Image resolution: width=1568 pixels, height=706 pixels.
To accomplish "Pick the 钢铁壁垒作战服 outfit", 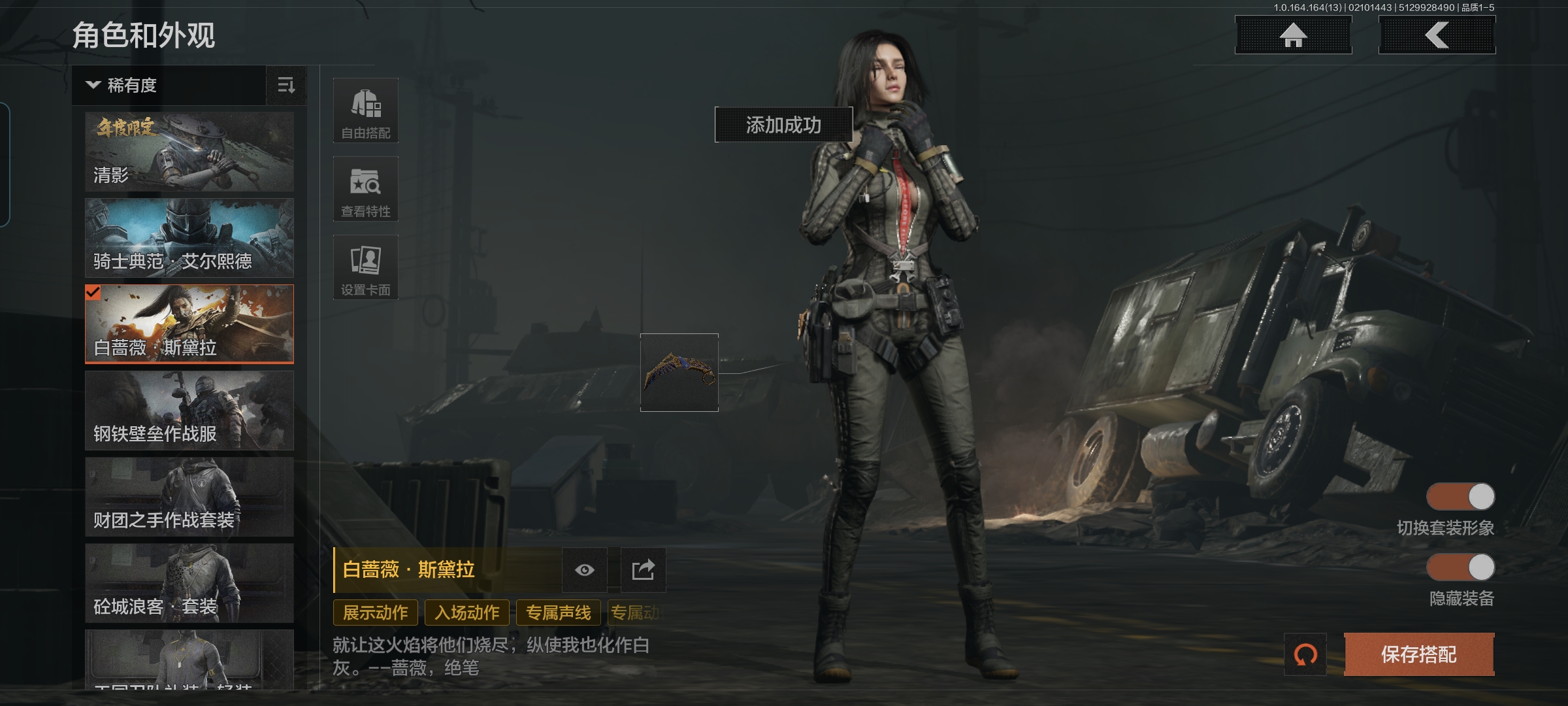I will (189, 411).
